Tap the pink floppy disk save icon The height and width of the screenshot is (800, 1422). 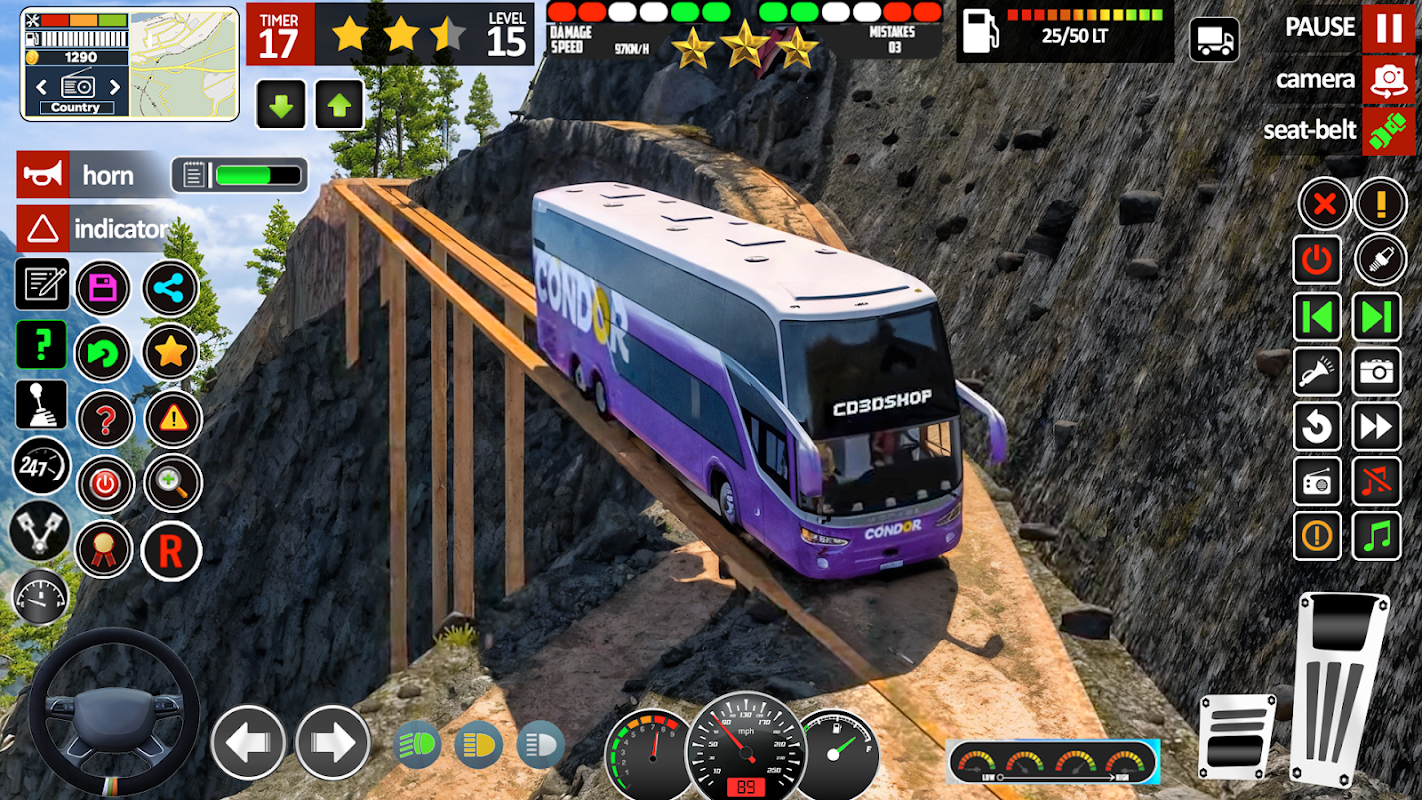102,289
